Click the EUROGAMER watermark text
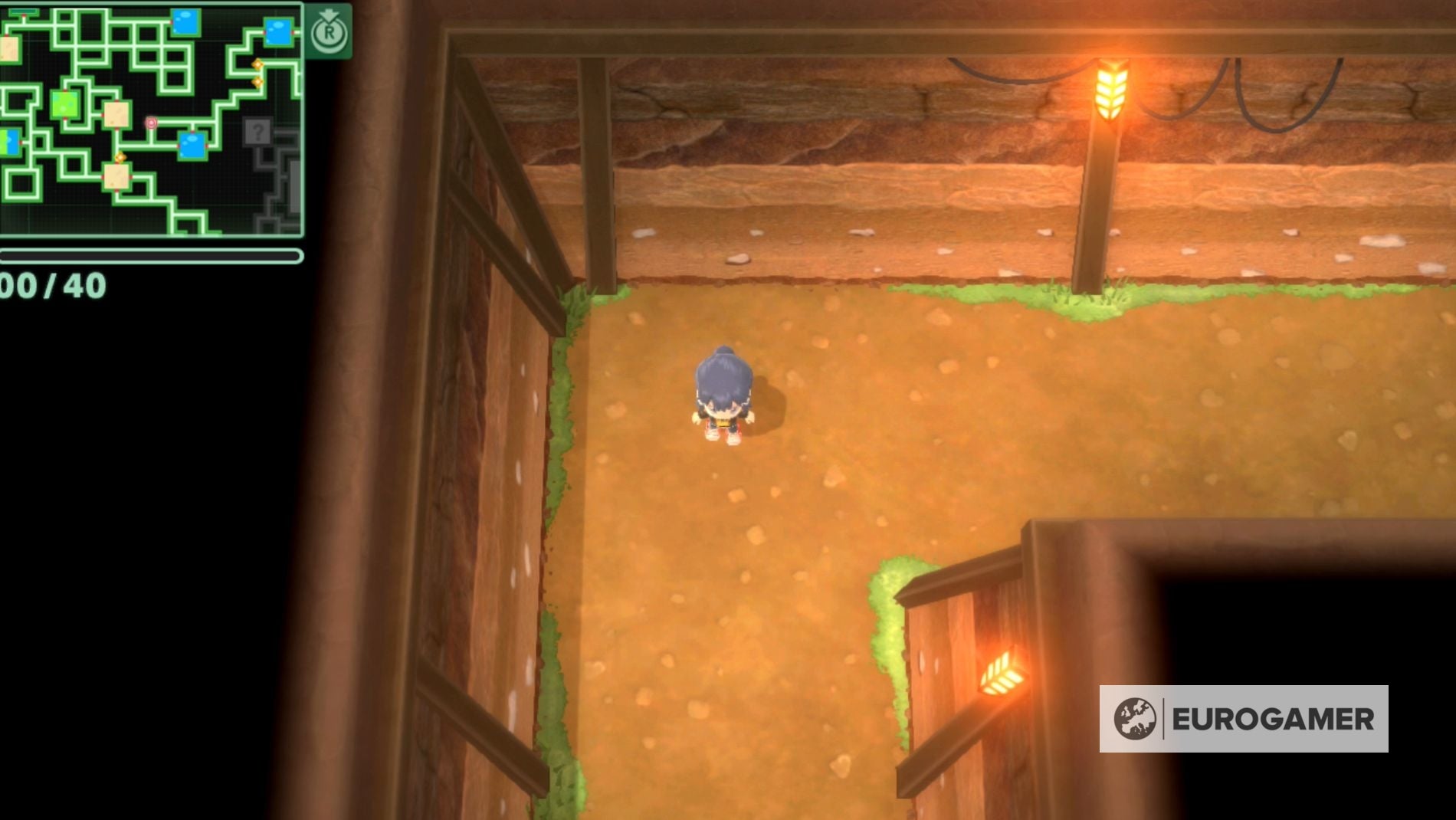Screen dimensions: 1456x820 click(x=1272, y=720)
